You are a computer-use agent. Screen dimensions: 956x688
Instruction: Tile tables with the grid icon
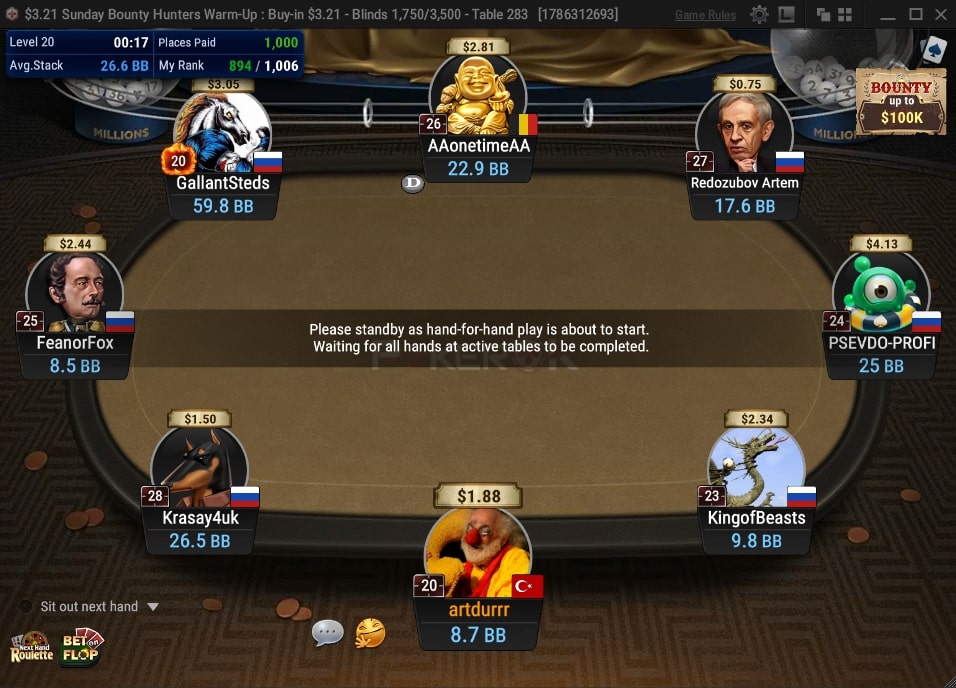pyautogui.click(x=845, y=15)
